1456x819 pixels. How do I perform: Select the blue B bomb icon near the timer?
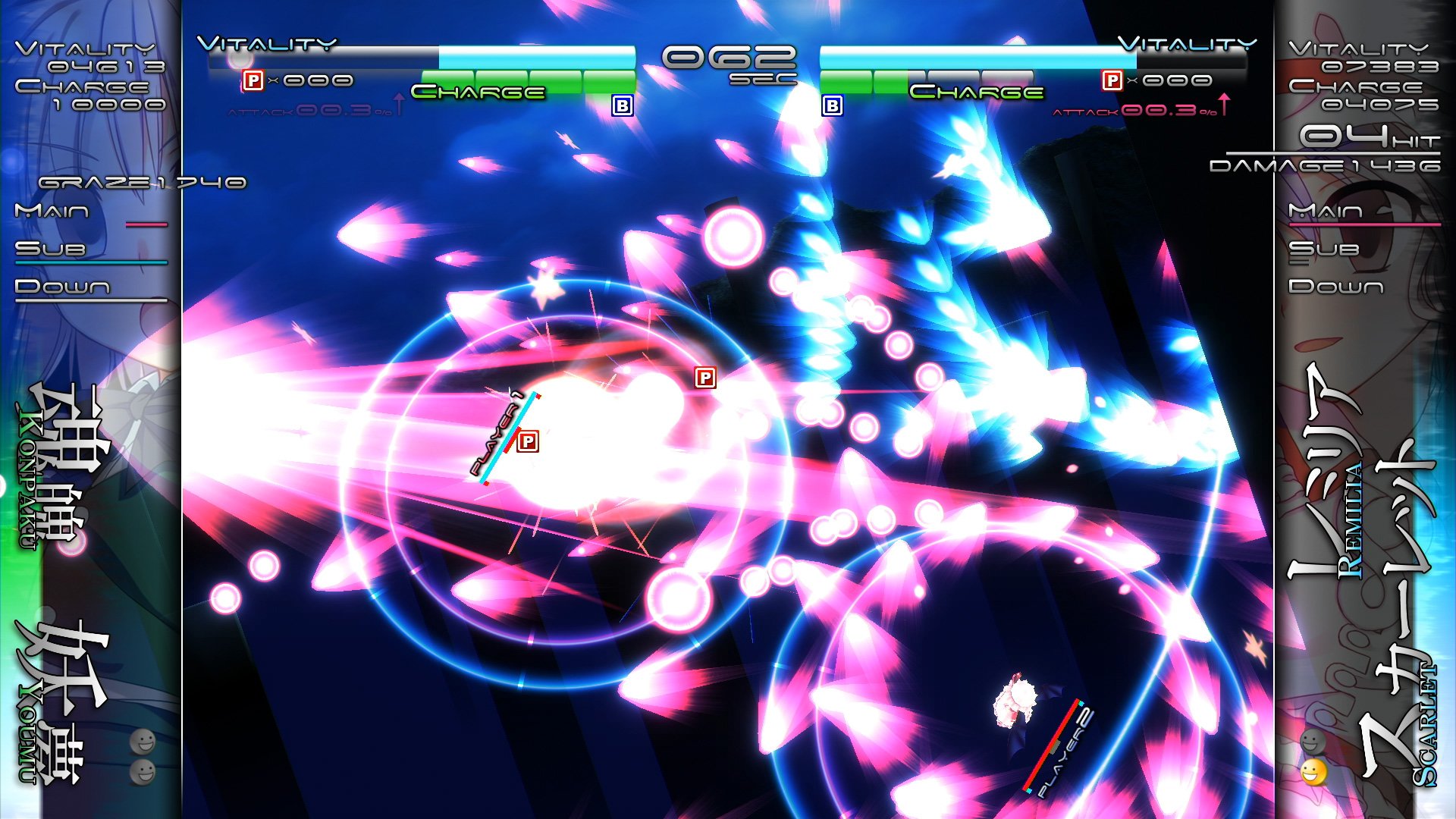click(622, 105)
